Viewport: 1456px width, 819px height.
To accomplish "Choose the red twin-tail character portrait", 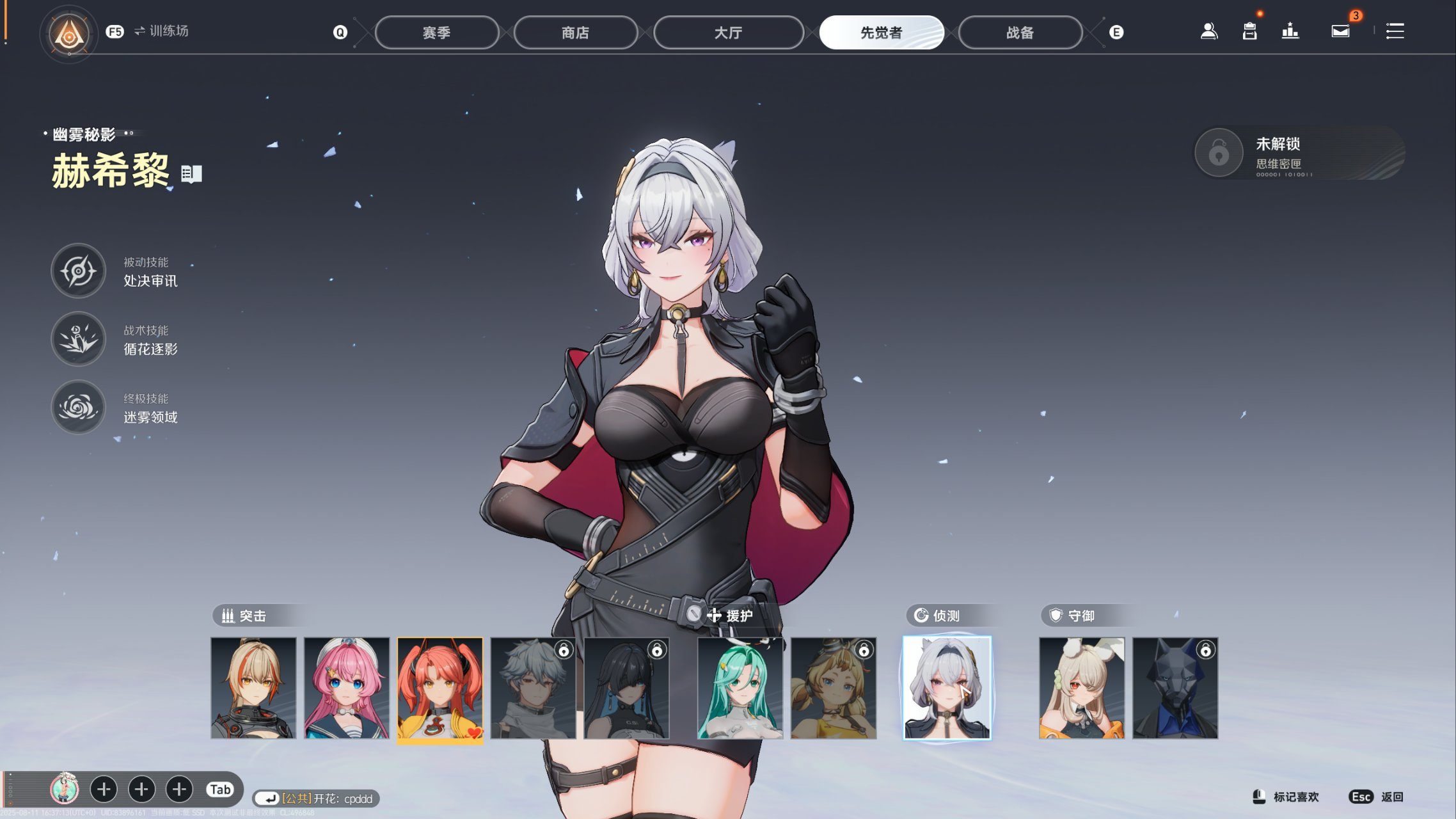I will click(440, 688).
